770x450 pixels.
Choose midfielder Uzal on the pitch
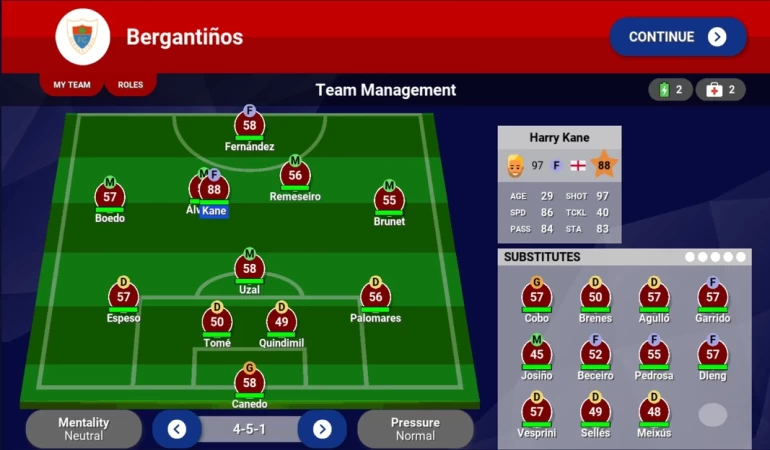(250, 268)
